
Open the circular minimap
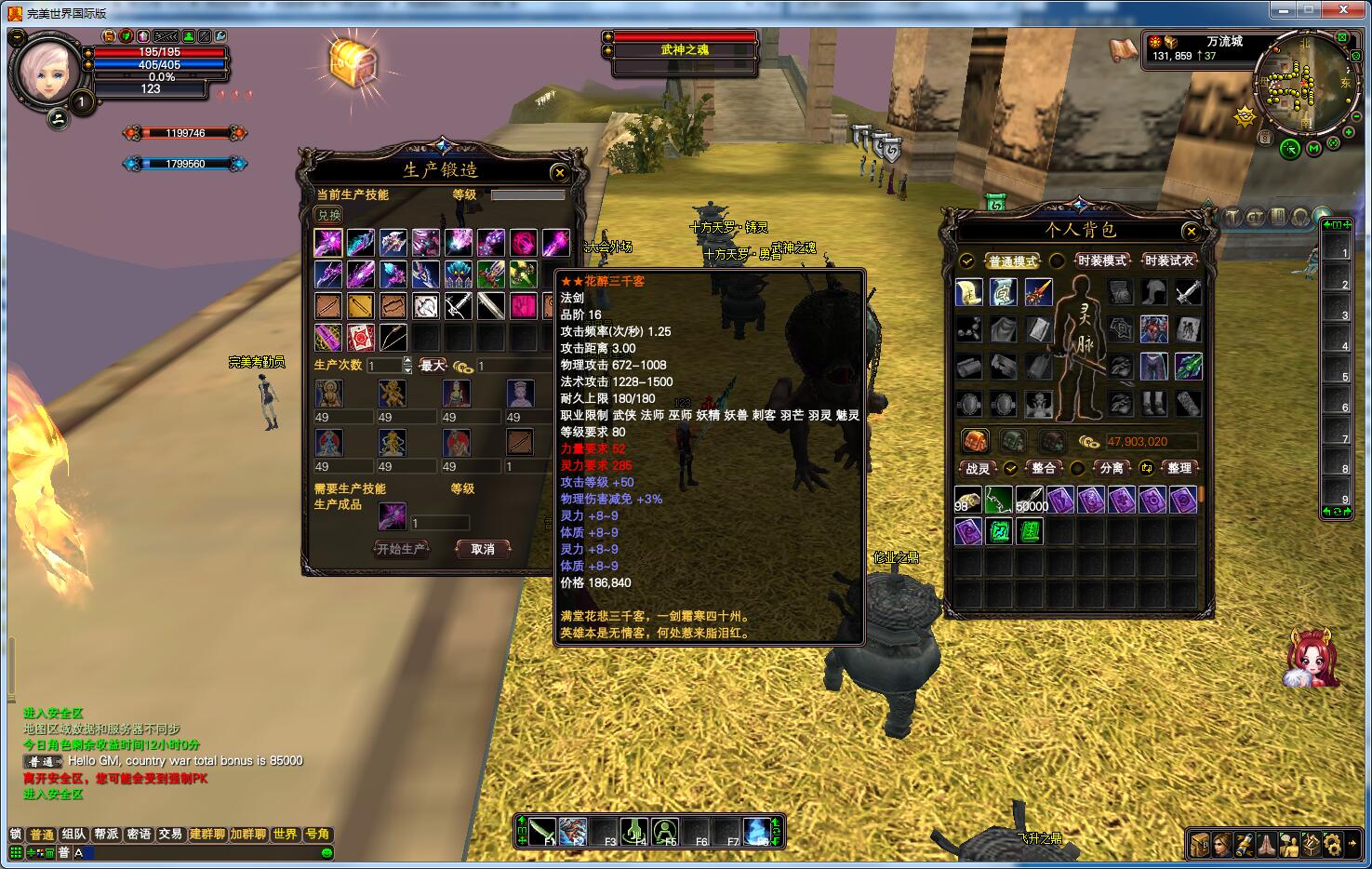1300,84
